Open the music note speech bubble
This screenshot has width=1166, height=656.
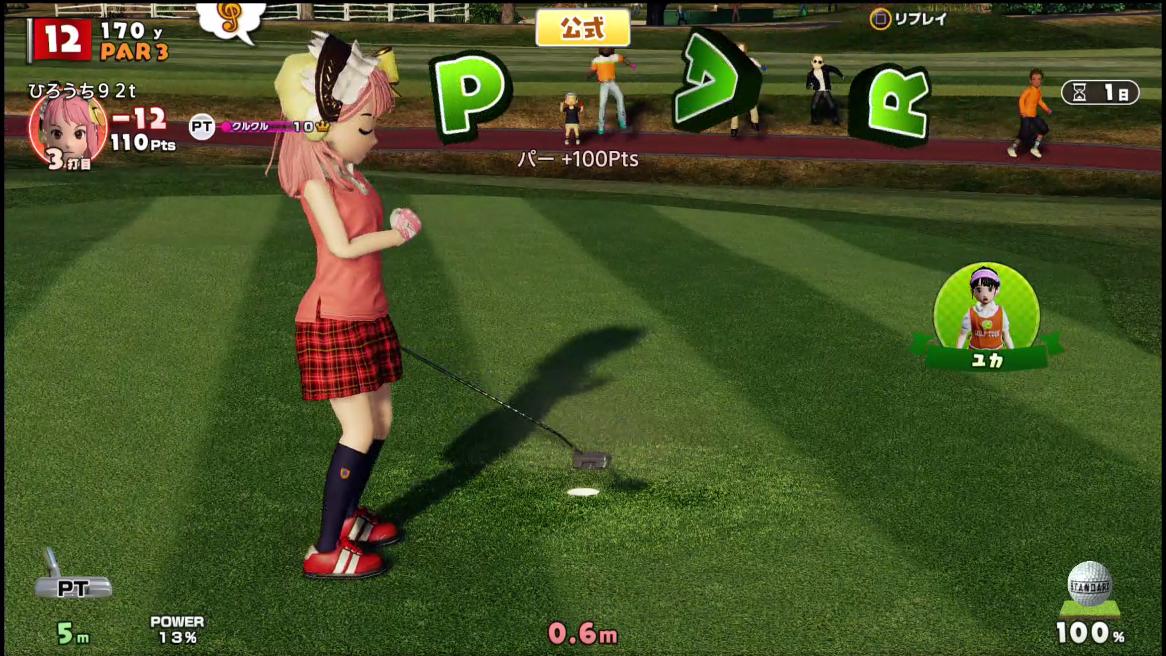pyautogui.click(x=231, y=20)
